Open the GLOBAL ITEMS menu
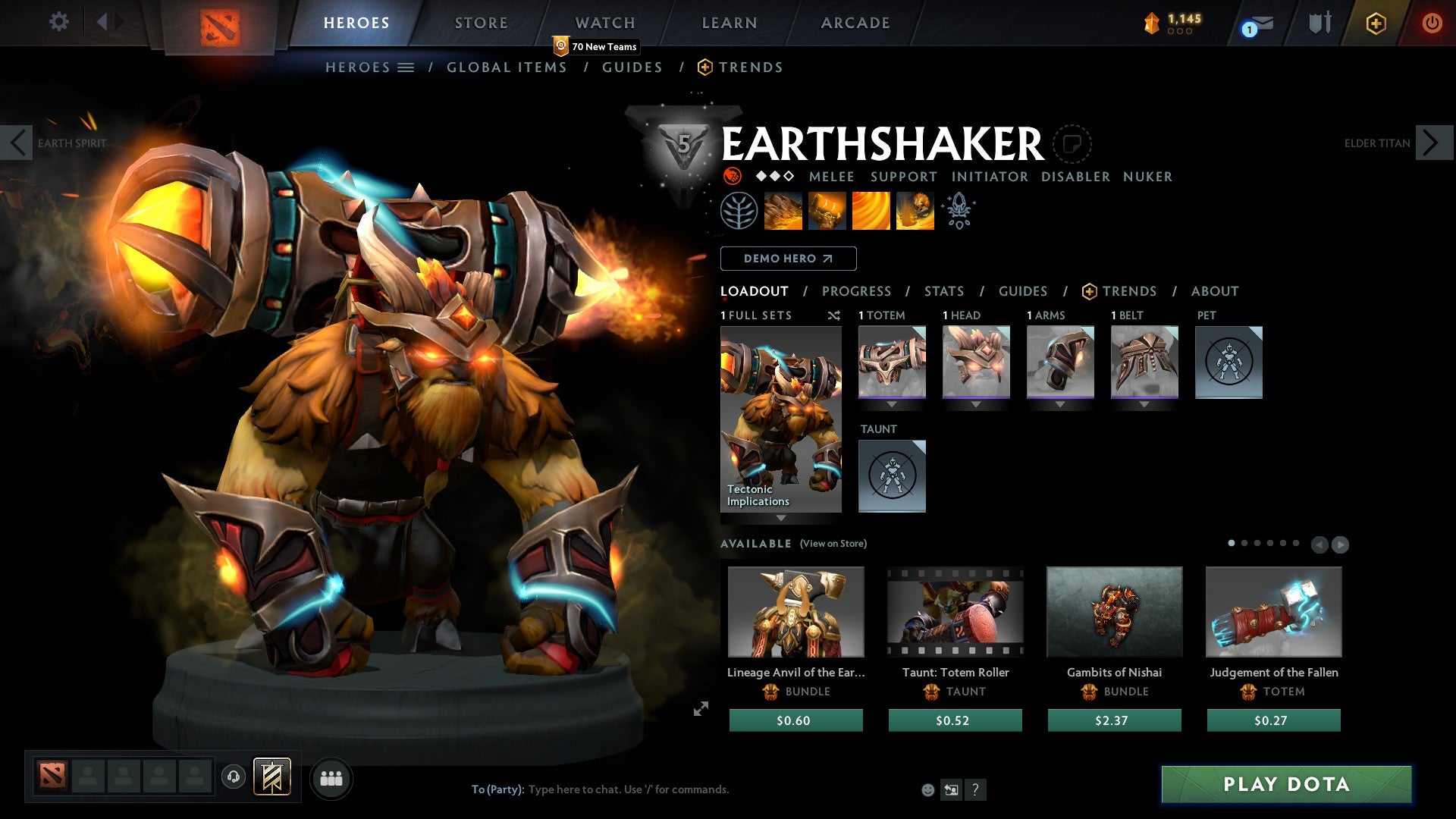Image resolution: width=1456 pixels, height=819 pixels. click(x=507, y=67)
